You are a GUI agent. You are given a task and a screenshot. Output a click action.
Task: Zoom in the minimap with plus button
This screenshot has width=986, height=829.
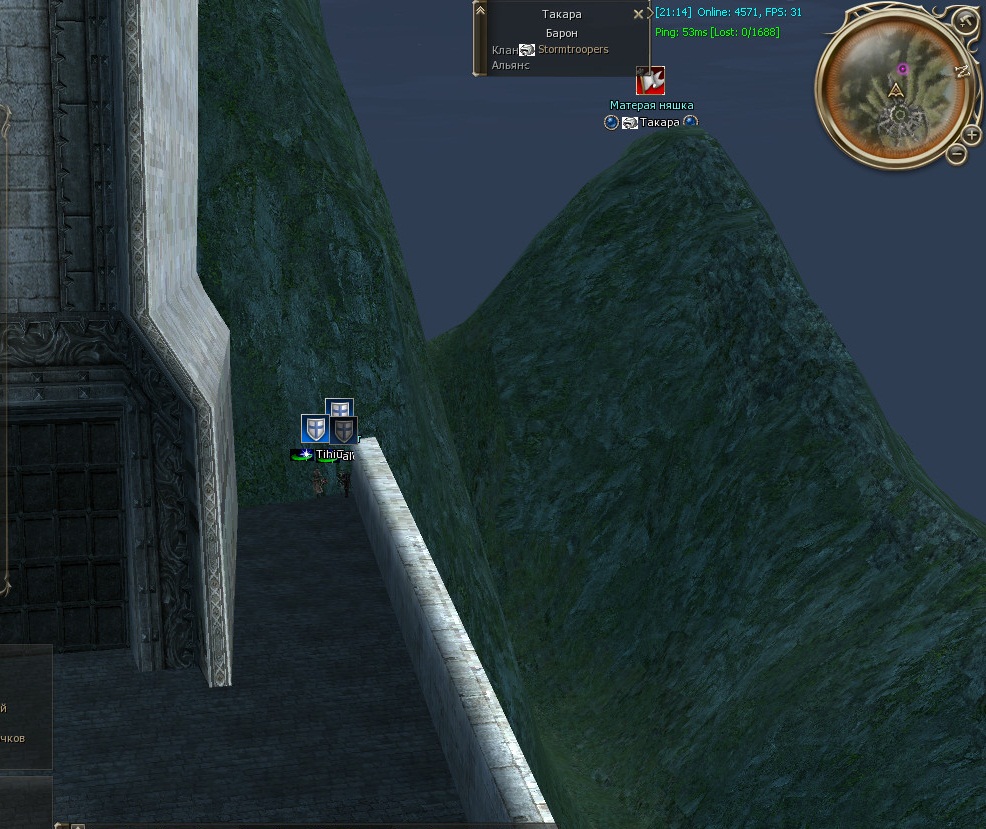(x=971, y=135)
